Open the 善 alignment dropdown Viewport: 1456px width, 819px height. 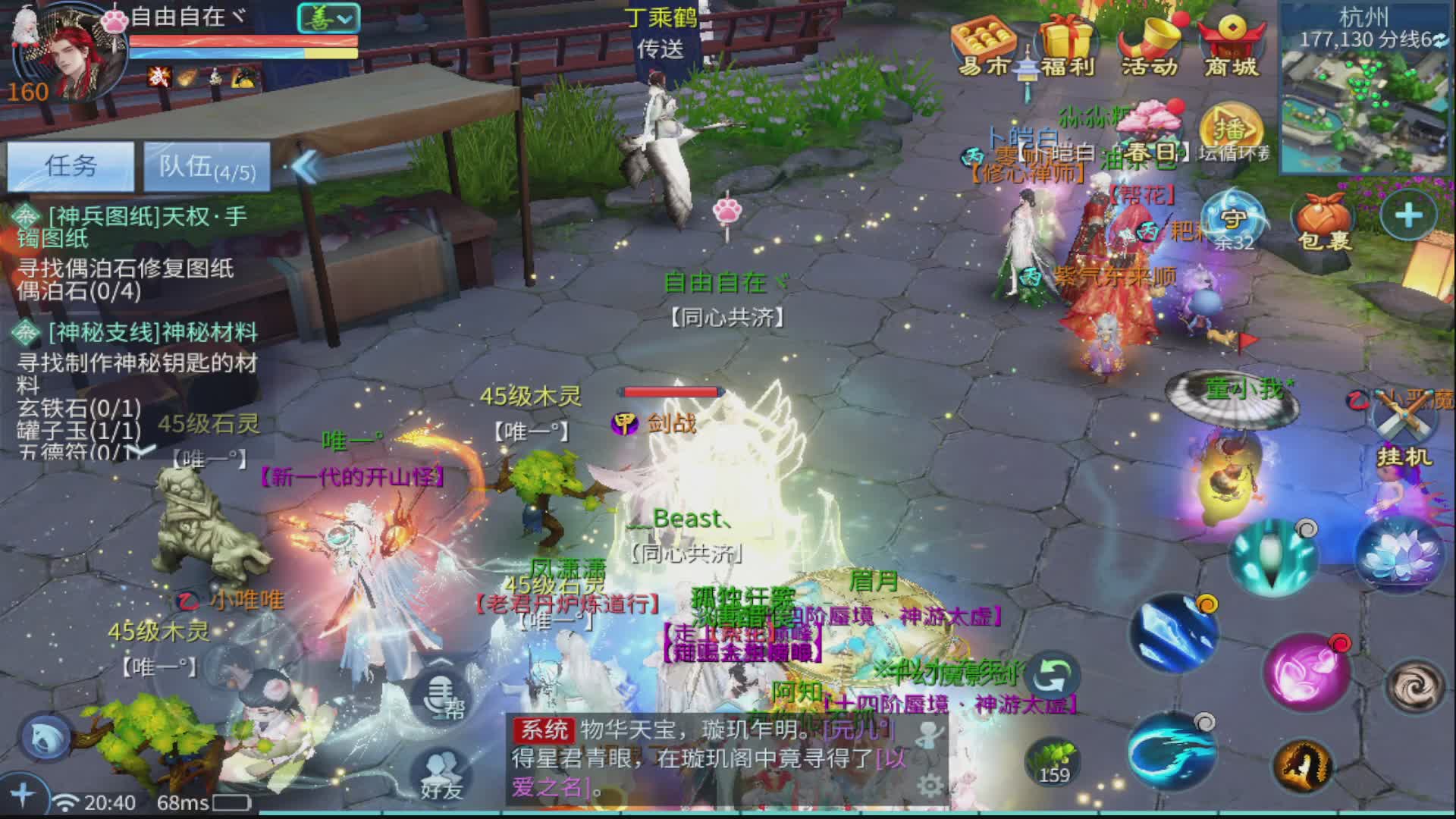point(328,17)
